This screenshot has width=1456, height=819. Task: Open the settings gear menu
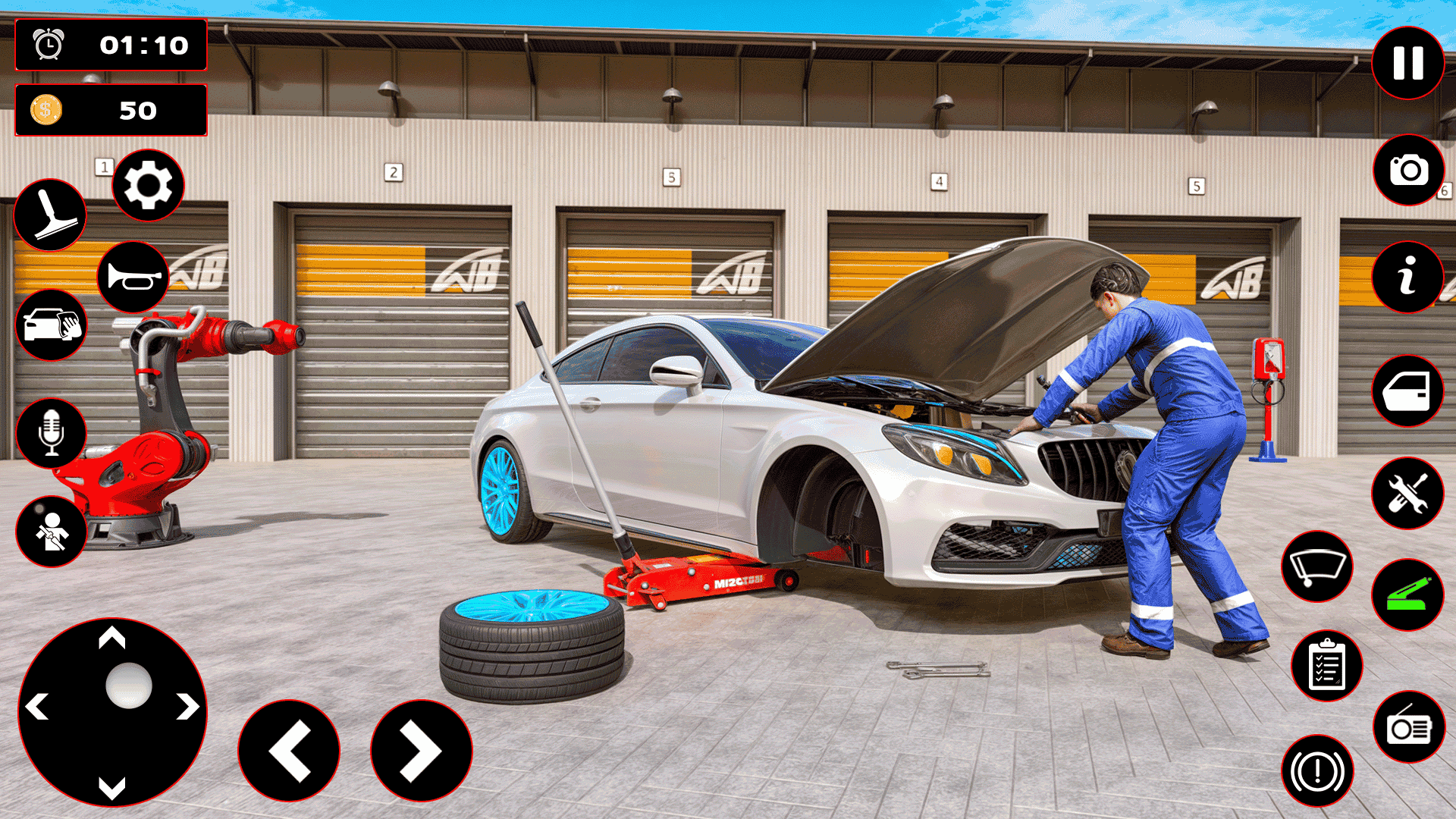point(149,186)
